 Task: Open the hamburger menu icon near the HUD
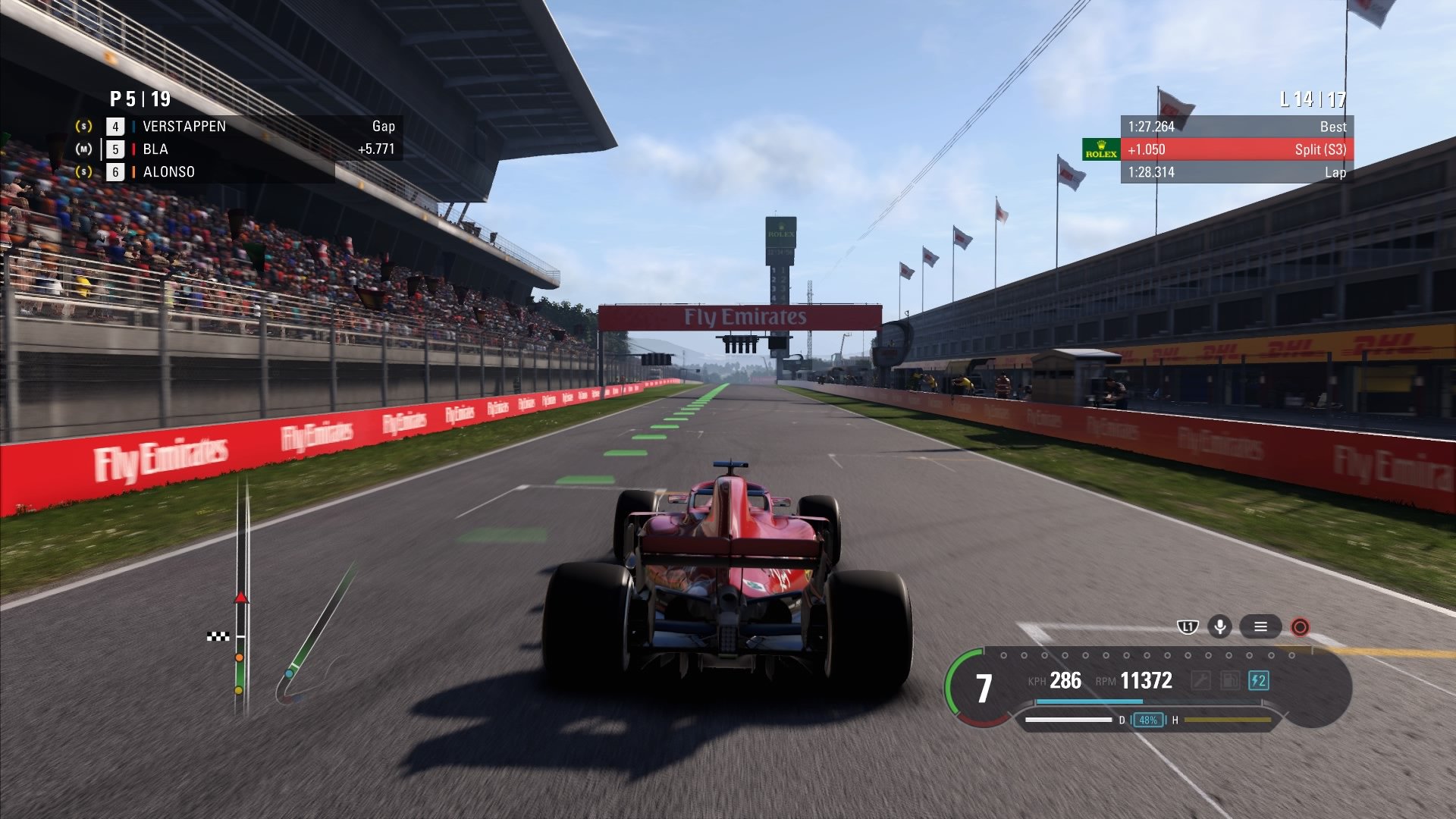point(1261,627)
